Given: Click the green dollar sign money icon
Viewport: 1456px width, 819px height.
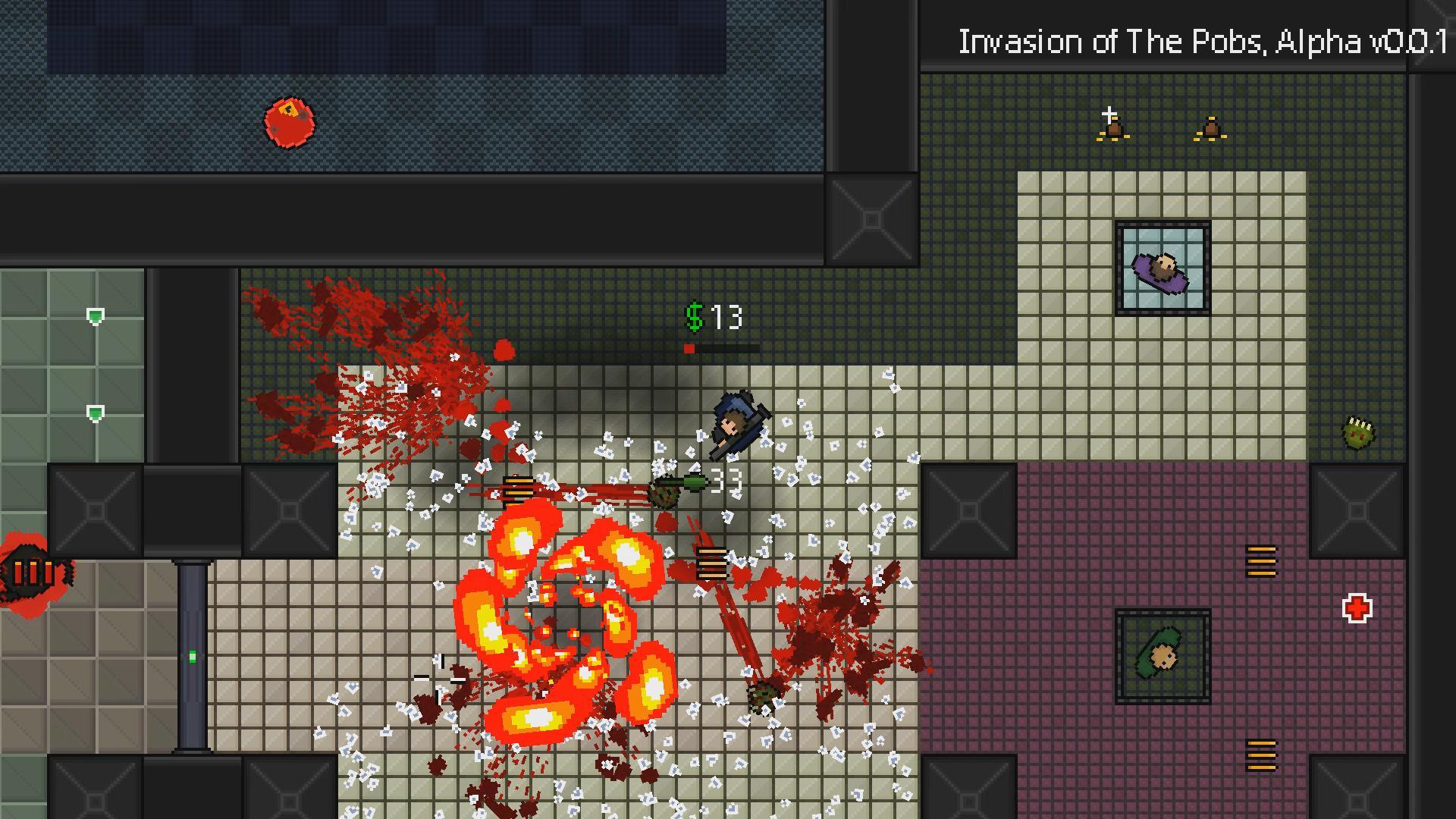Looking at the screenshot, I should 693,318.
